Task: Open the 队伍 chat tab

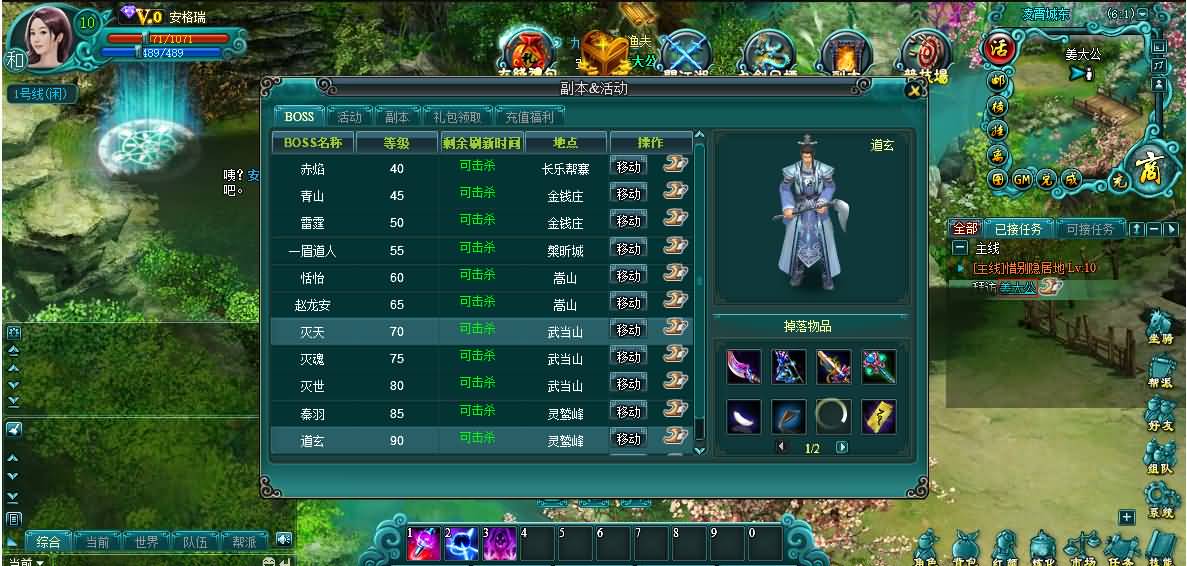Action: coord(196,542)
